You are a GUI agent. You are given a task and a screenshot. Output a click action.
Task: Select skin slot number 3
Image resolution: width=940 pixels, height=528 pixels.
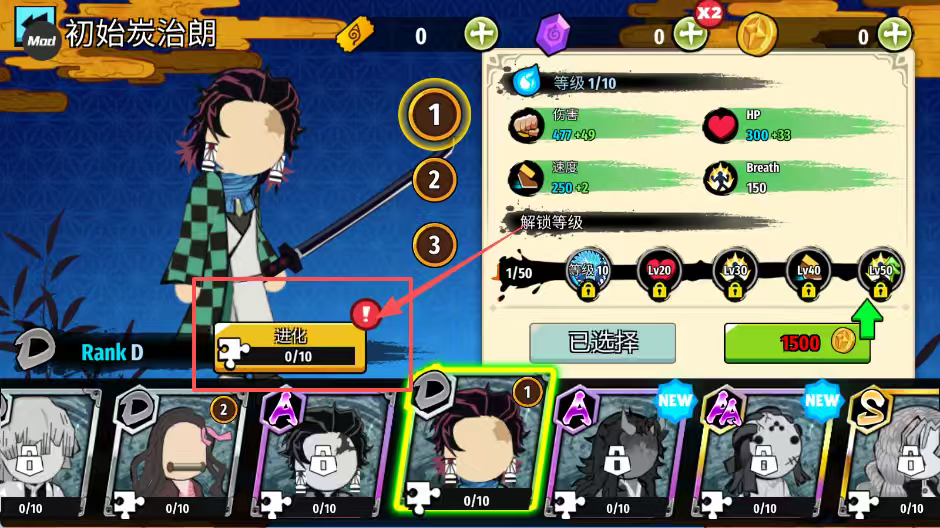pyautogui.click(x=434, y=244)
